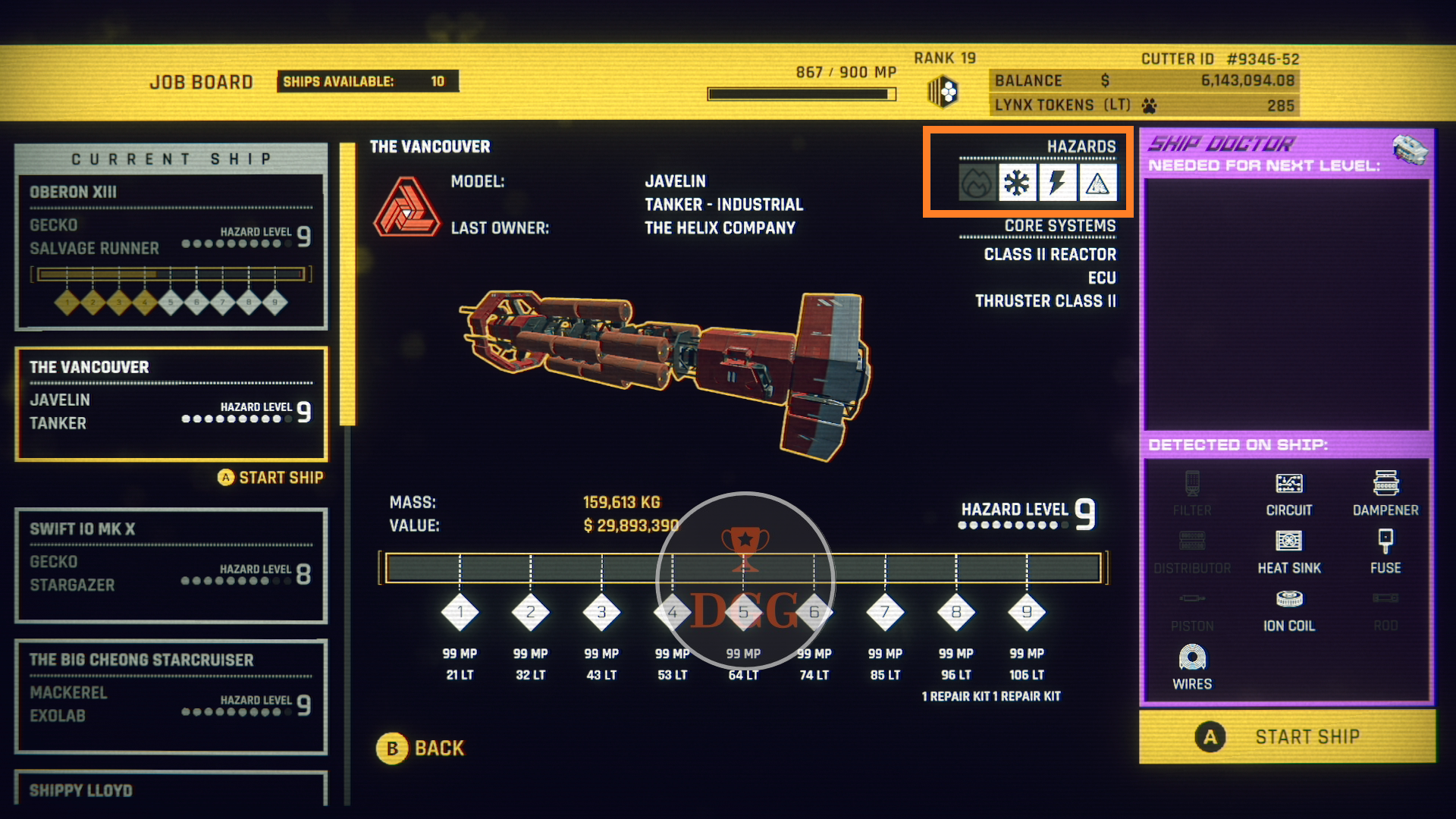
Task: Click milestone diamond number 9 on progress bar
Action: coord(1027,612)
